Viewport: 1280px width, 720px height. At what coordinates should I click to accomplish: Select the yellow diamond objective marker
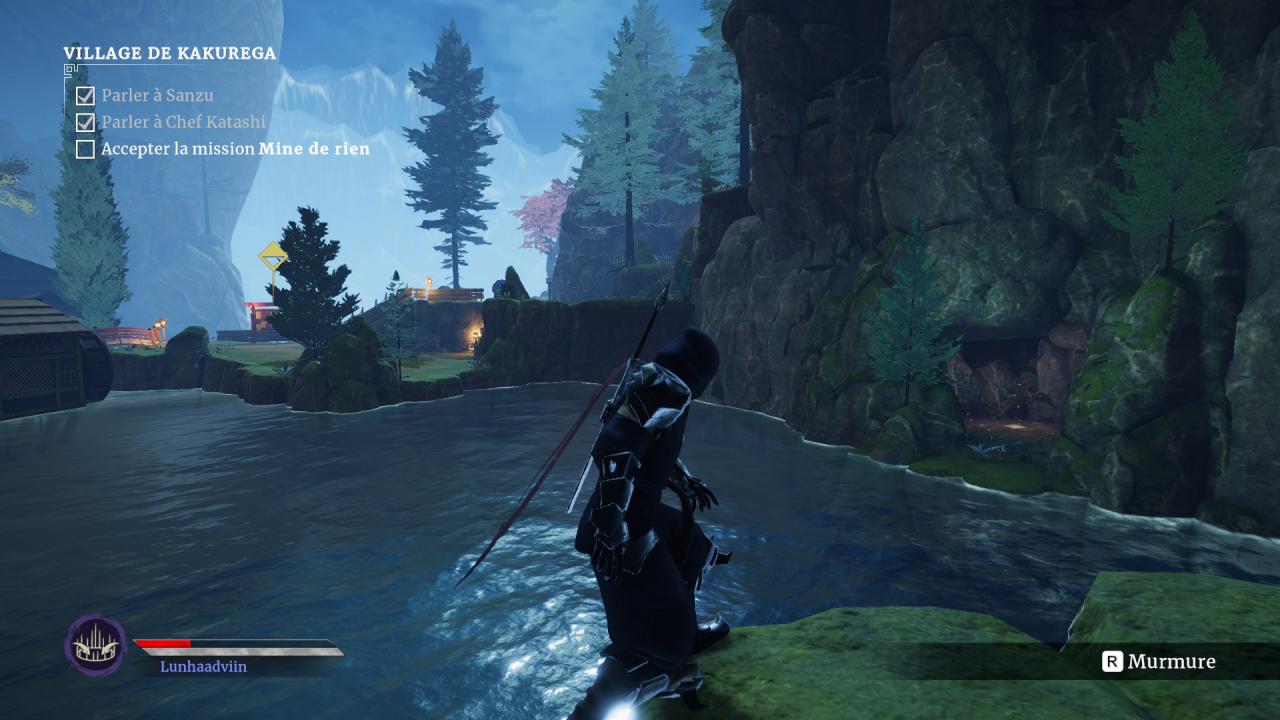click(x=272, y=256)
